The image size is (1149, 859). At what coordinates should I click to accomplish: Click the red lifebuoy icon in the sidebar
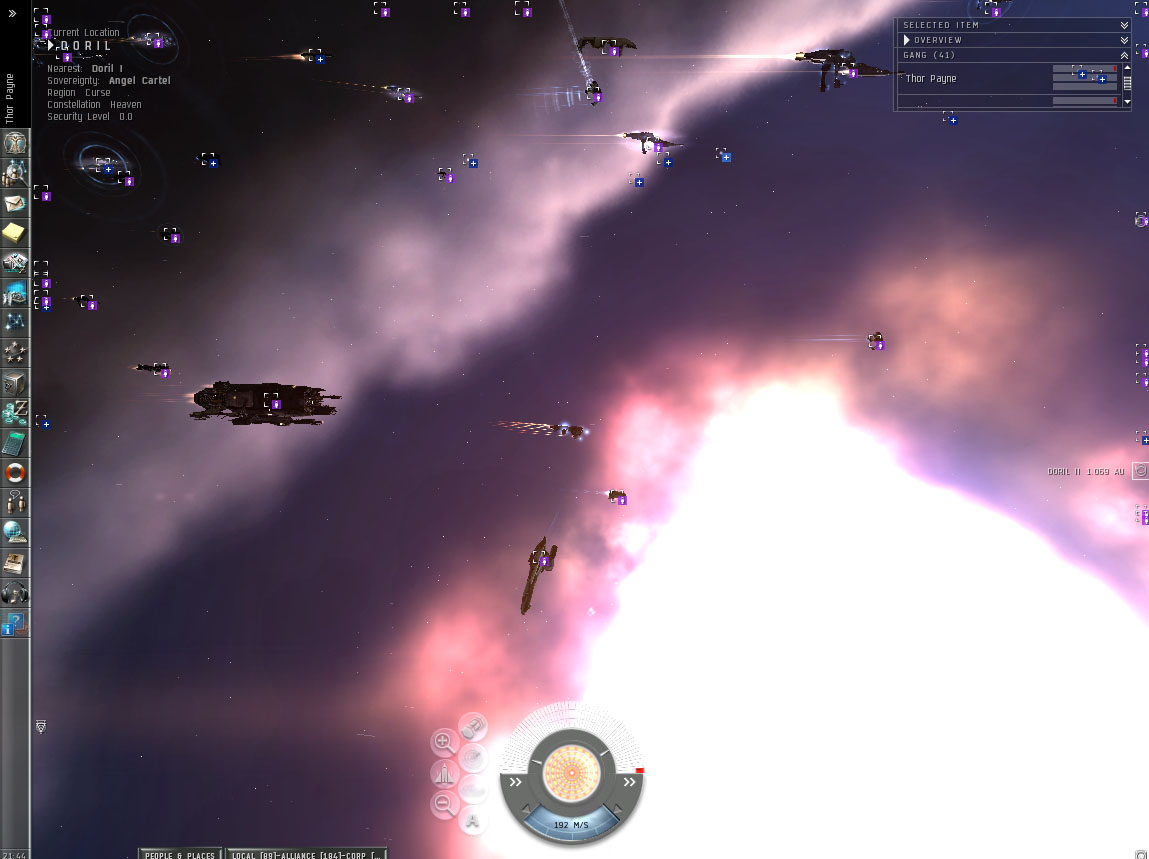[x=15, y=472]
